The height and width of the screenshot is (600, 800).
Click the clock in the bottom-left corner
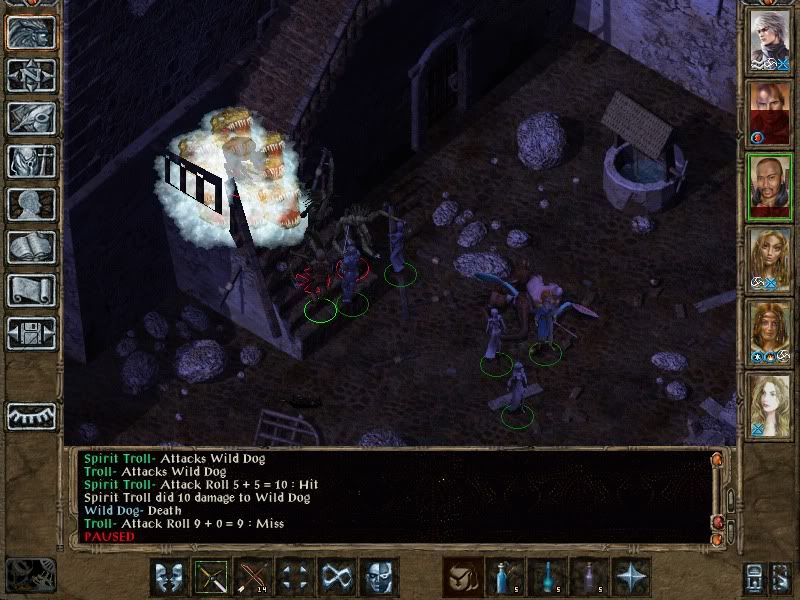coord(28,574)
